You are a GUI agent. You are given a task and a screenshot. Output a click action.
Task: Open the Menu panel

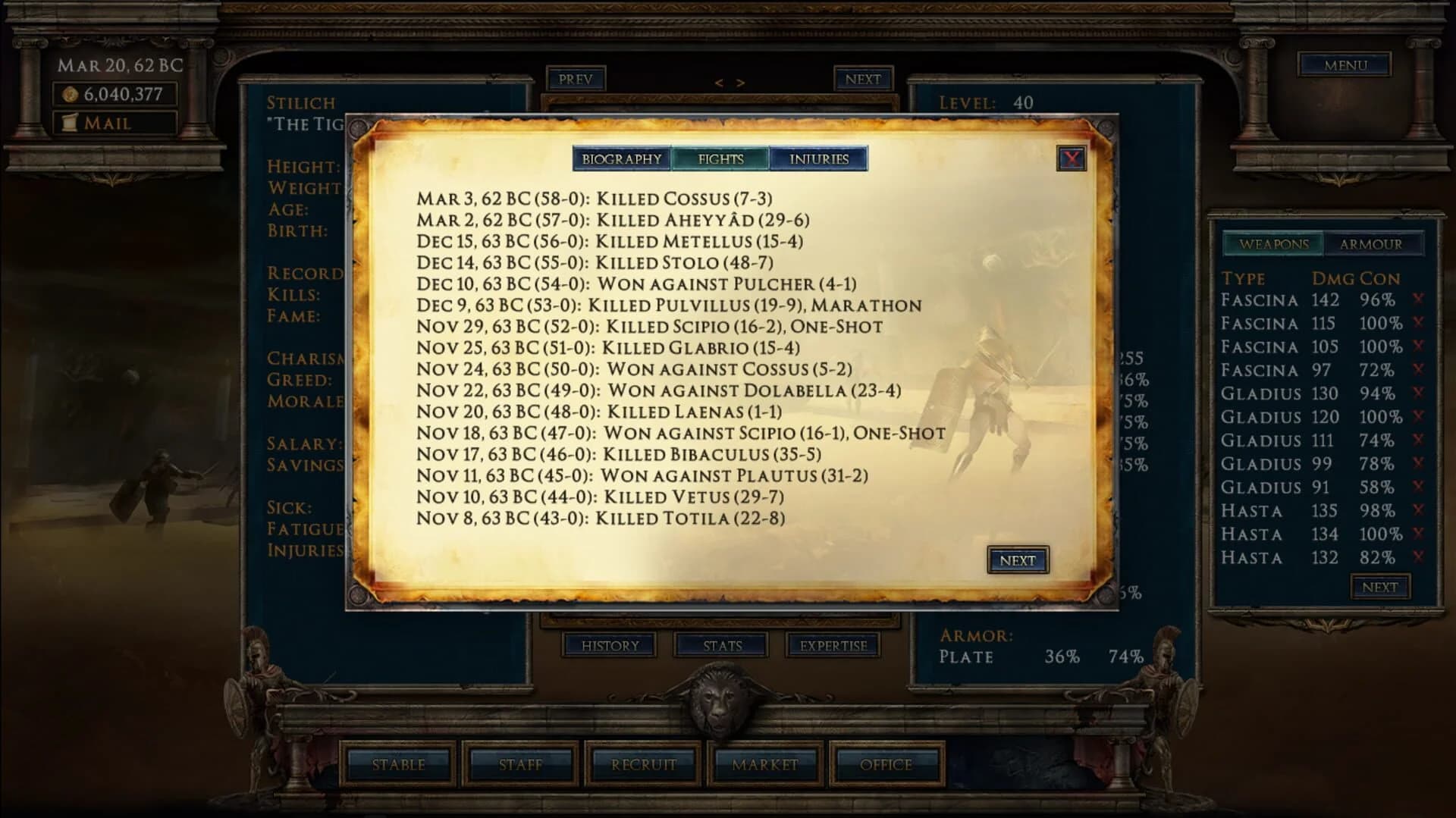(x=1344, y=65)
